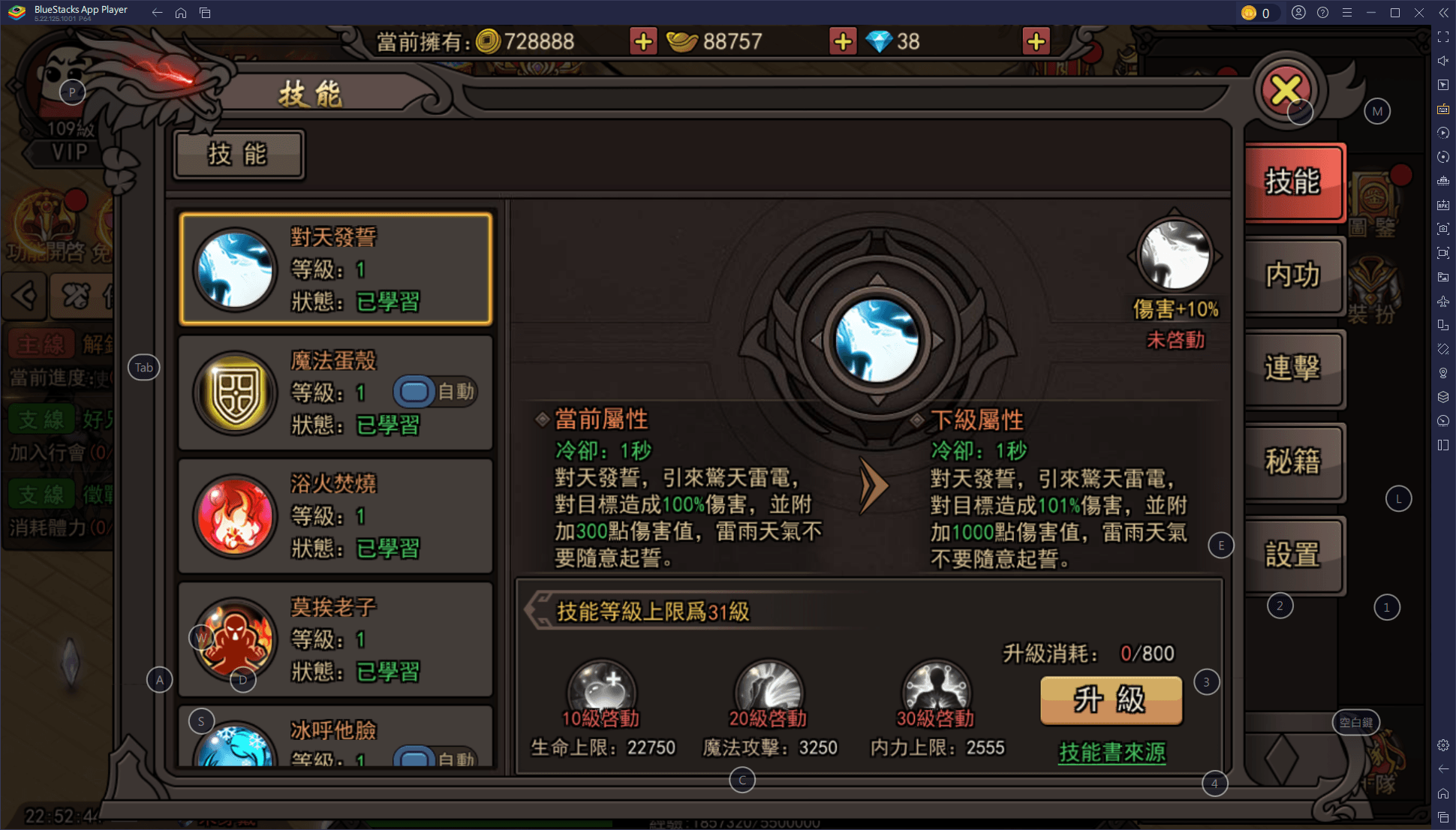Open the 浴火焚燒 fire skill
Screen dimensions: 1456x830
point(235,516)
